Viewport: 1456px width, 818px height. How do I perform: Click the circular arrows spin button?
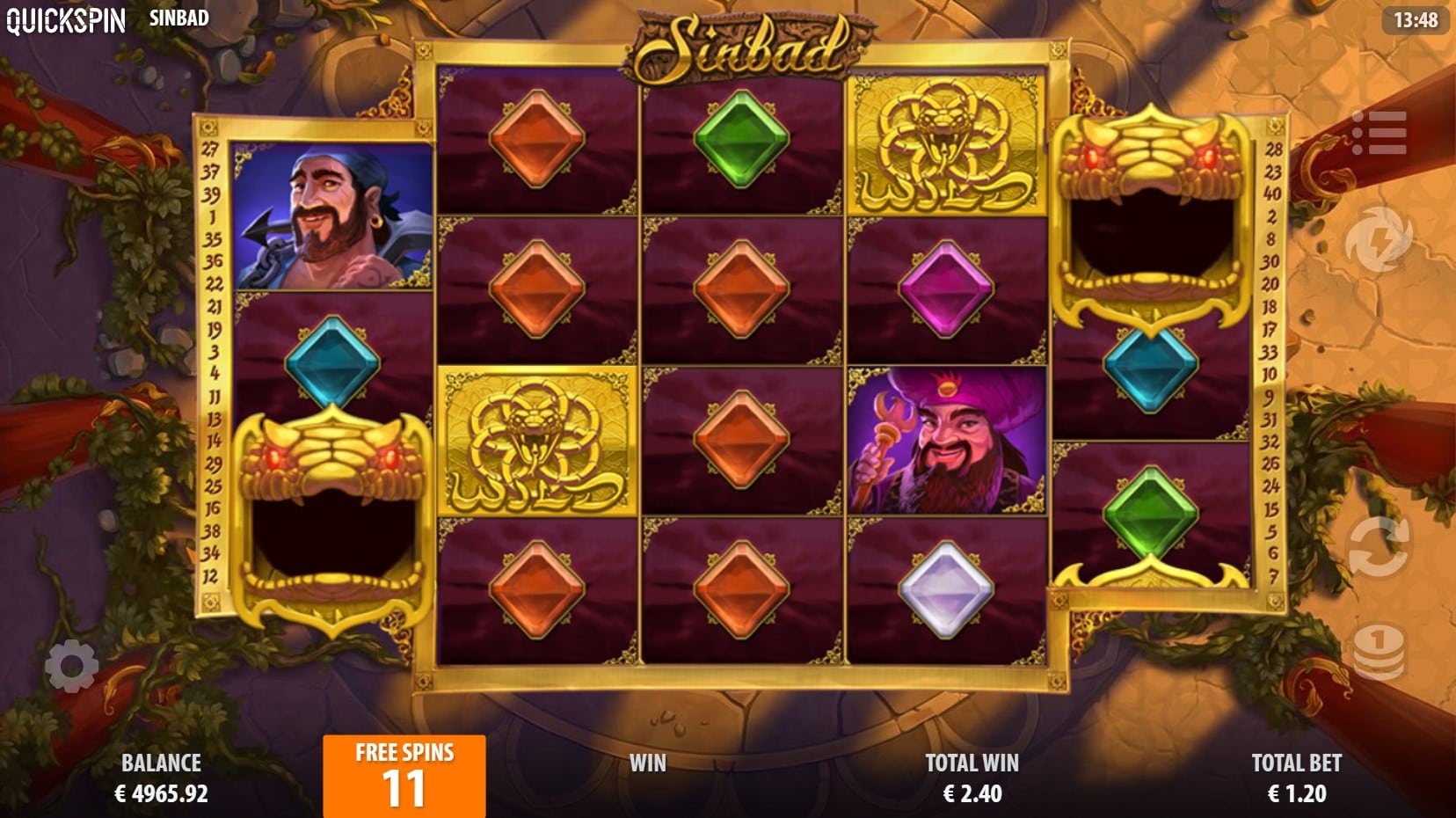(1378, 547)
